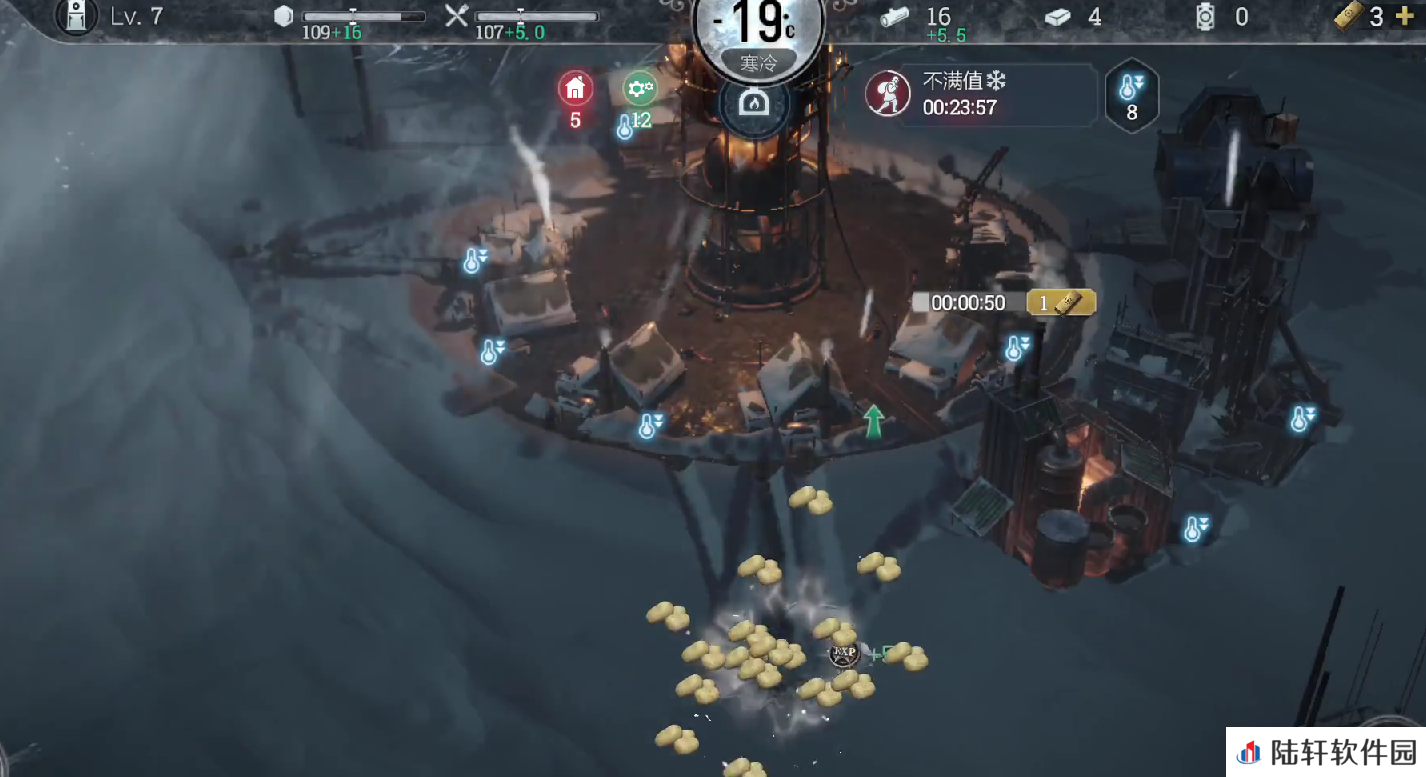1426x777 pixels.
Task: Select the wood resource icon
Action: pyautogui.click(x=895, y=17)
